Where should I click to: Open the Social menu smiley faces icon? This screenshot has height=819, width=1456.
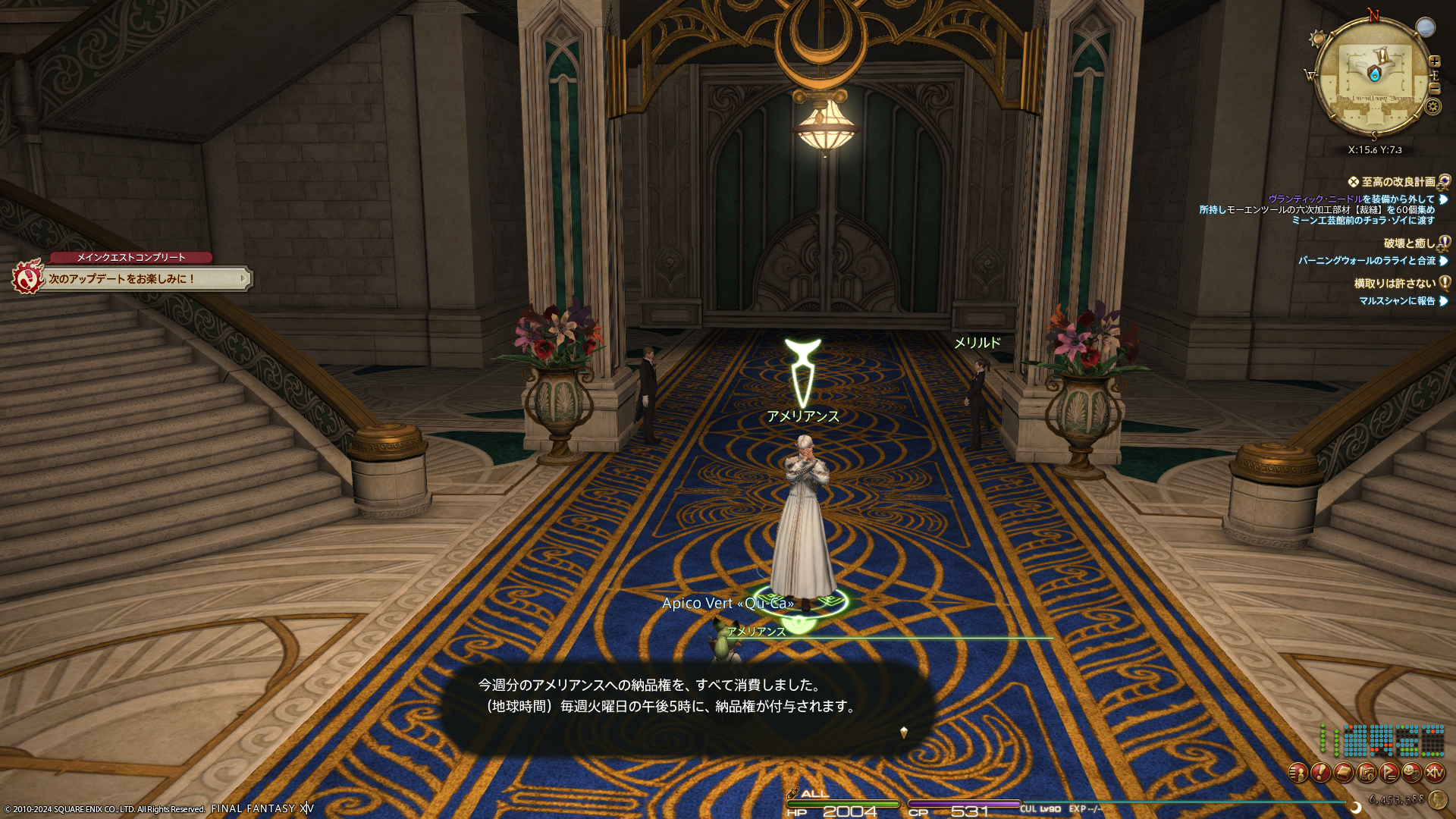[x=1412, y=773]
